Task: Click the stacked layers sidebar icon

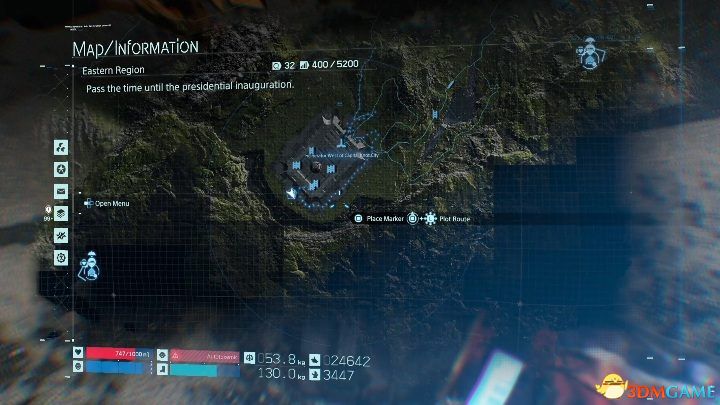Action: point(61,213)
